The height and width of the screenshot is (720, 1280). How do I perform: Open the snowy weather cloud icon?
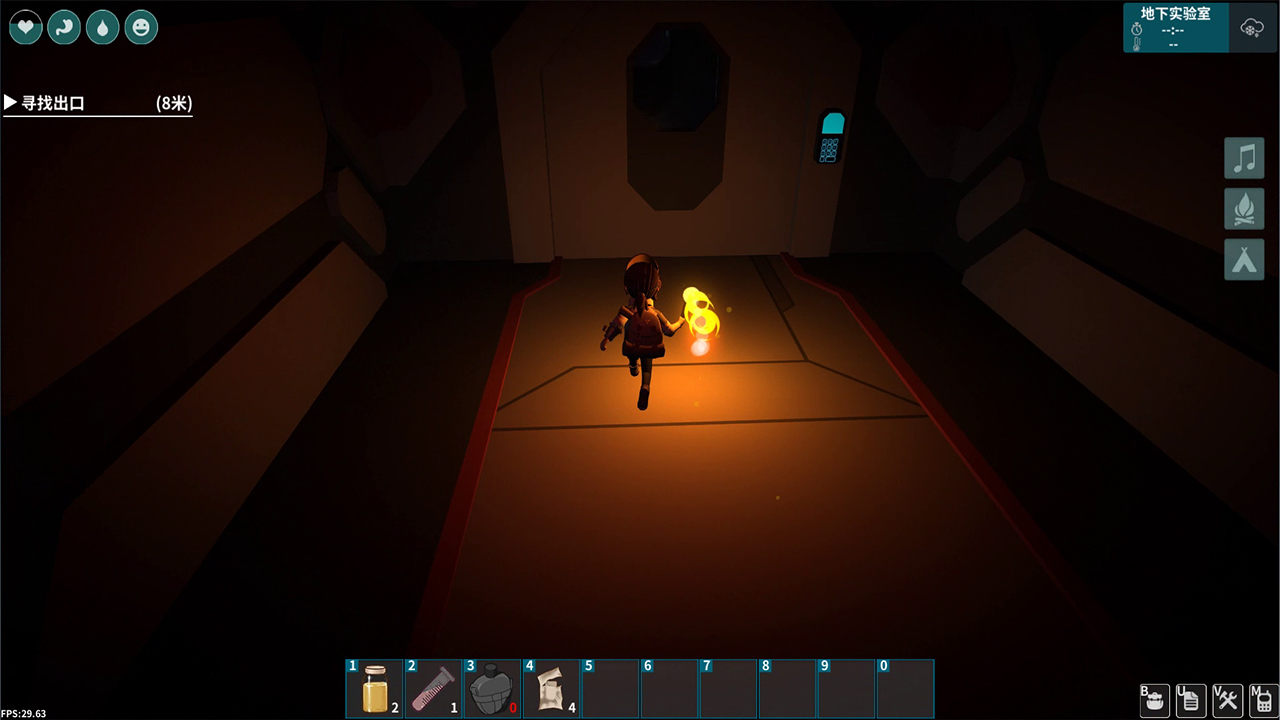point(1251,28)
